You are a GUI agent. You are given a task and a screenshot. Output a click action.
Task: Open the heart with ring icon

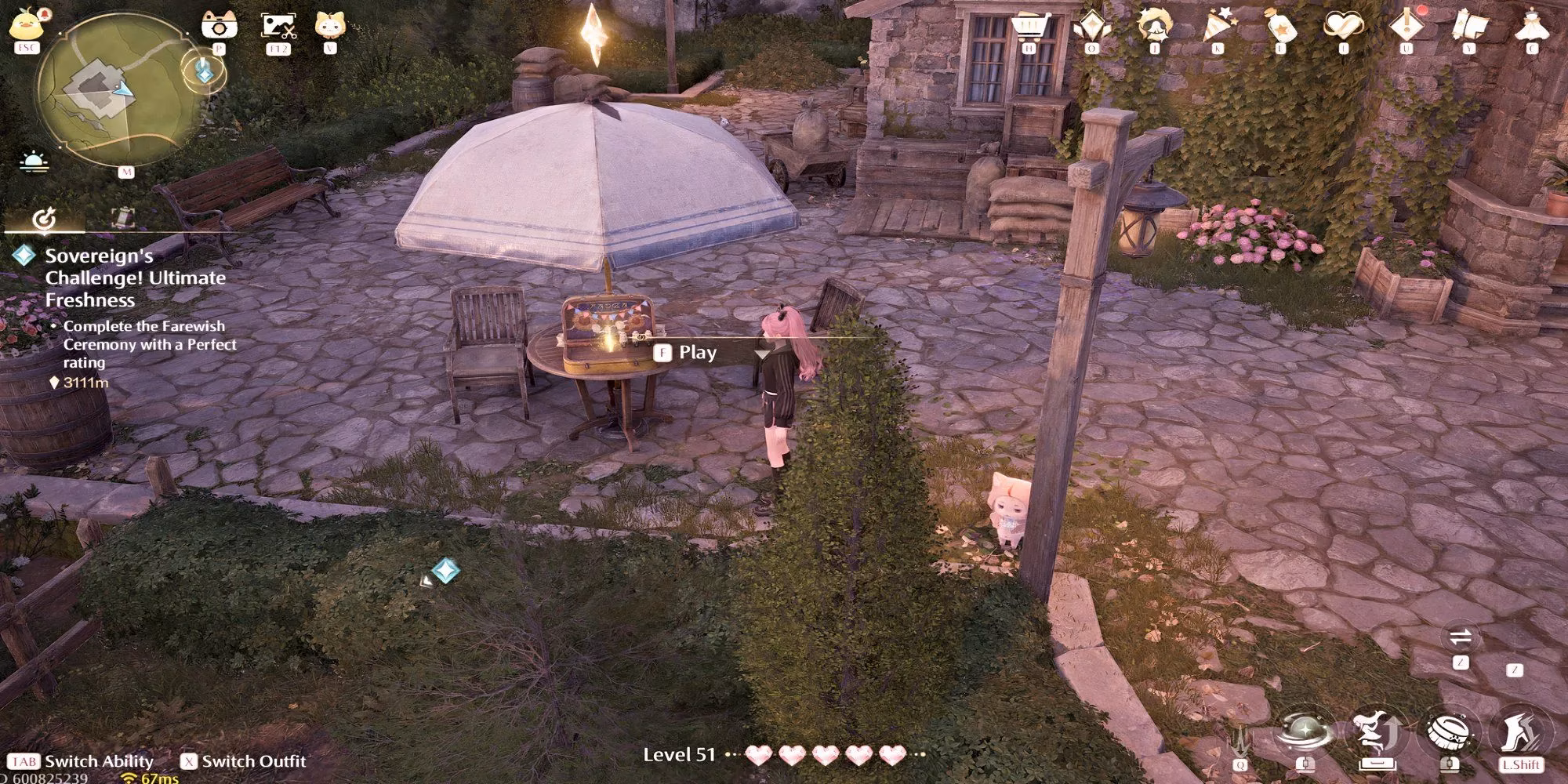point(1343,26)
